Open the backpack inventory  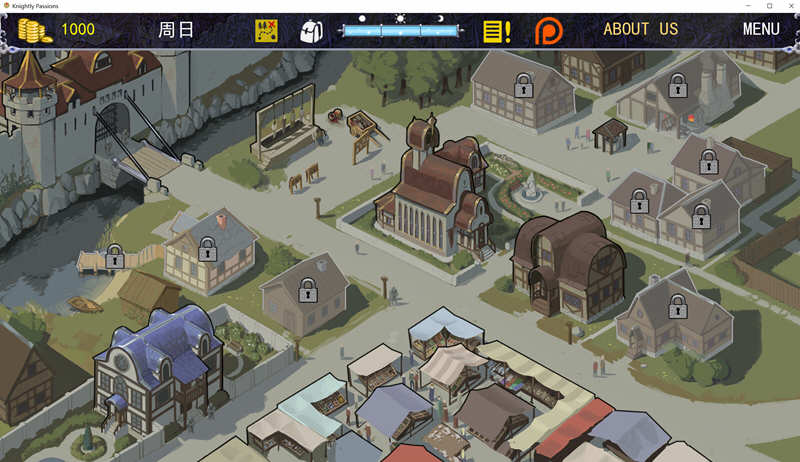pos(312,30)
